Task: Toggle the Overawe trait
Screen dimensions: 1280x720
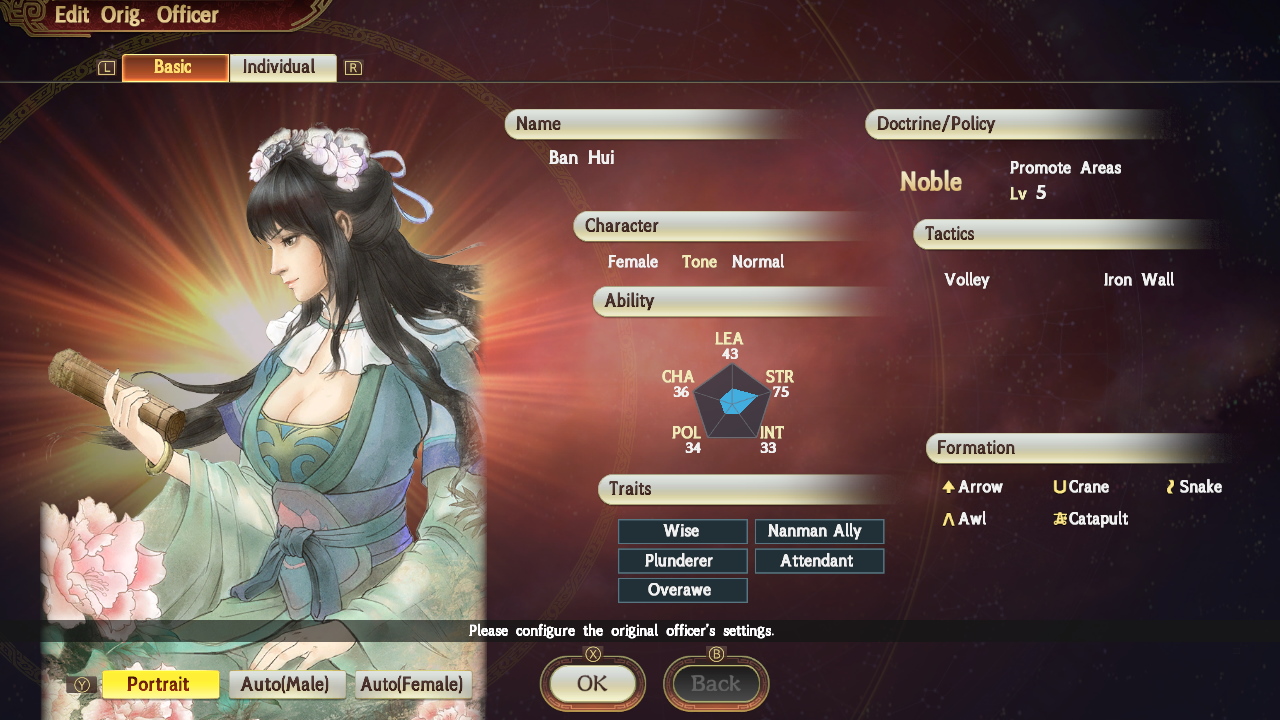Action: coord(682,590)
